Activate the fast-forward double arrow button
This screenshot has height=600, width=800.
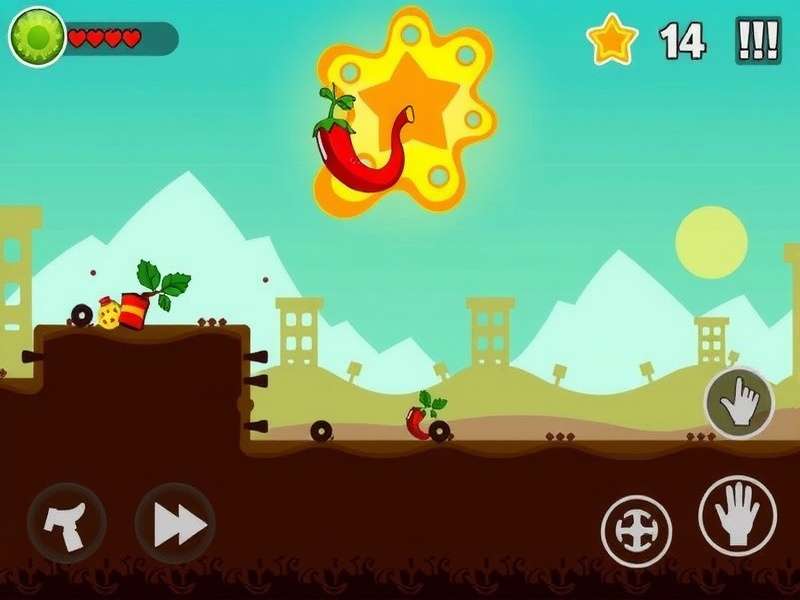175,524
